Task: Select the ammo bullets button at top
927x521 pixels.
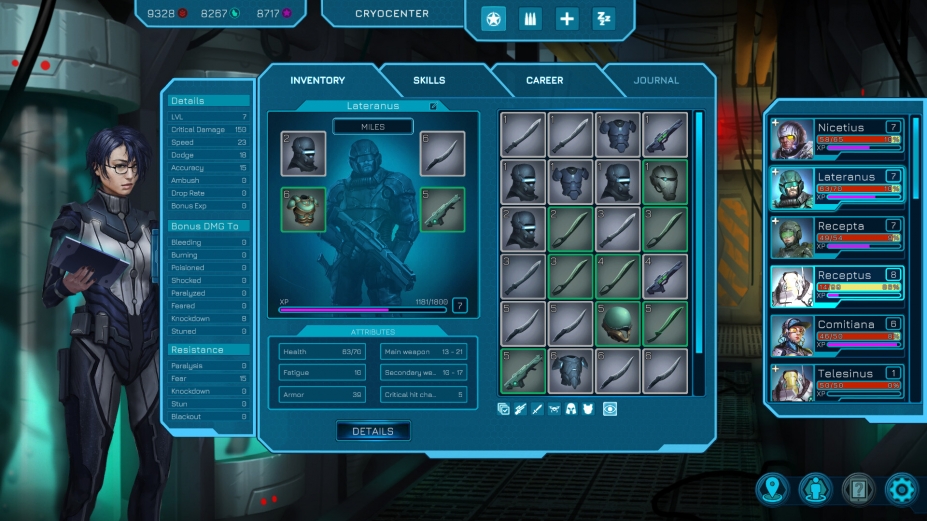Action: click(x=530, y=19)
